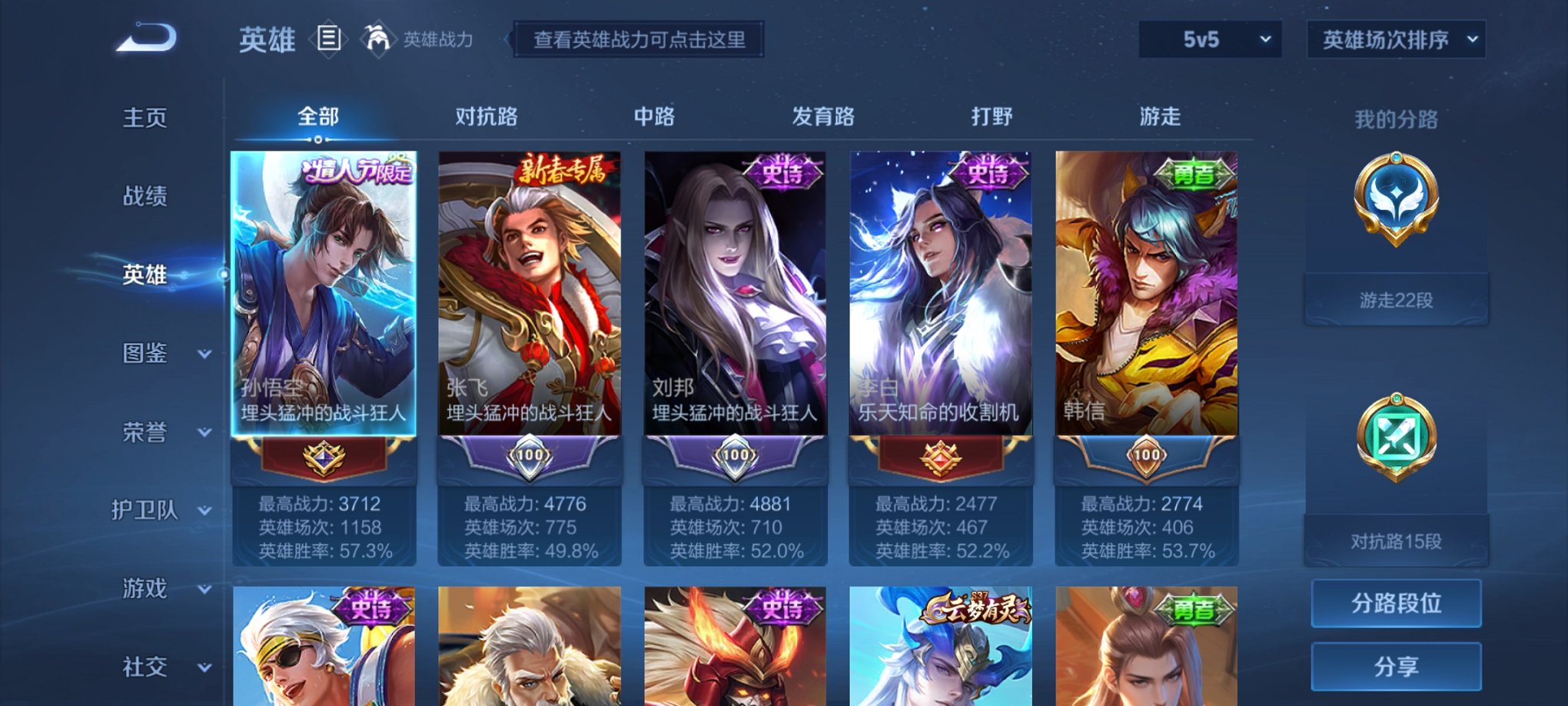The width and height of the screenshot is (1568, 706).
Task: Switch to the 打野 tab
Action: 994,115
